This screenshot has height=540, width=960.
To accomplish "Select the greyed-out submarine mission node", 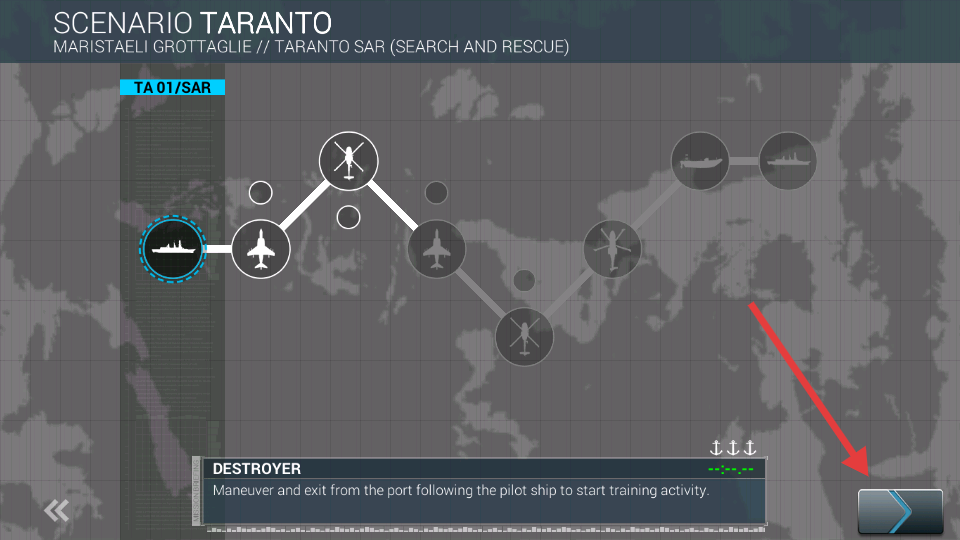I will (700, 160).
